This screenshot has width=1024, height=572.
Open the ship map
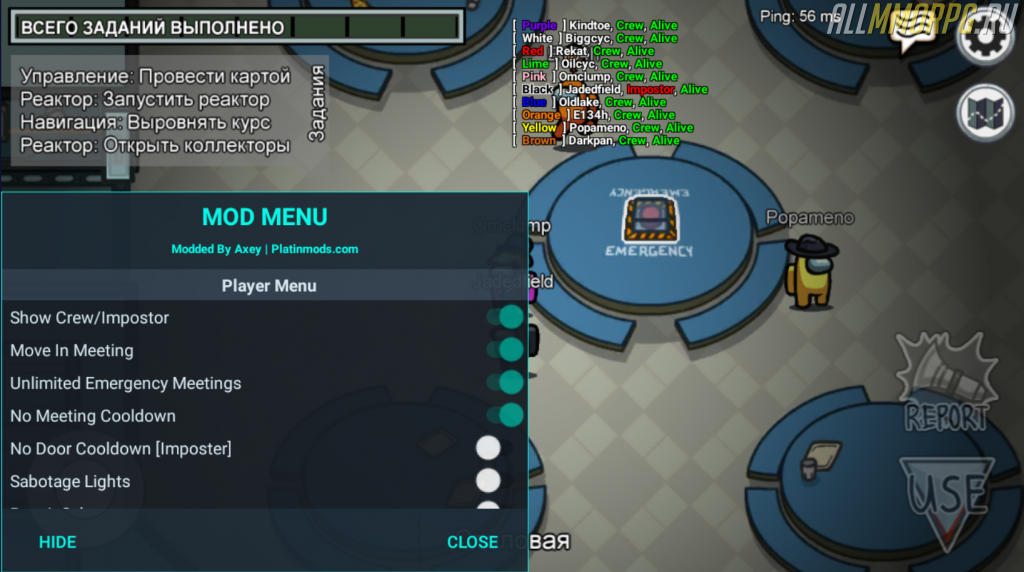coord(984,113)
